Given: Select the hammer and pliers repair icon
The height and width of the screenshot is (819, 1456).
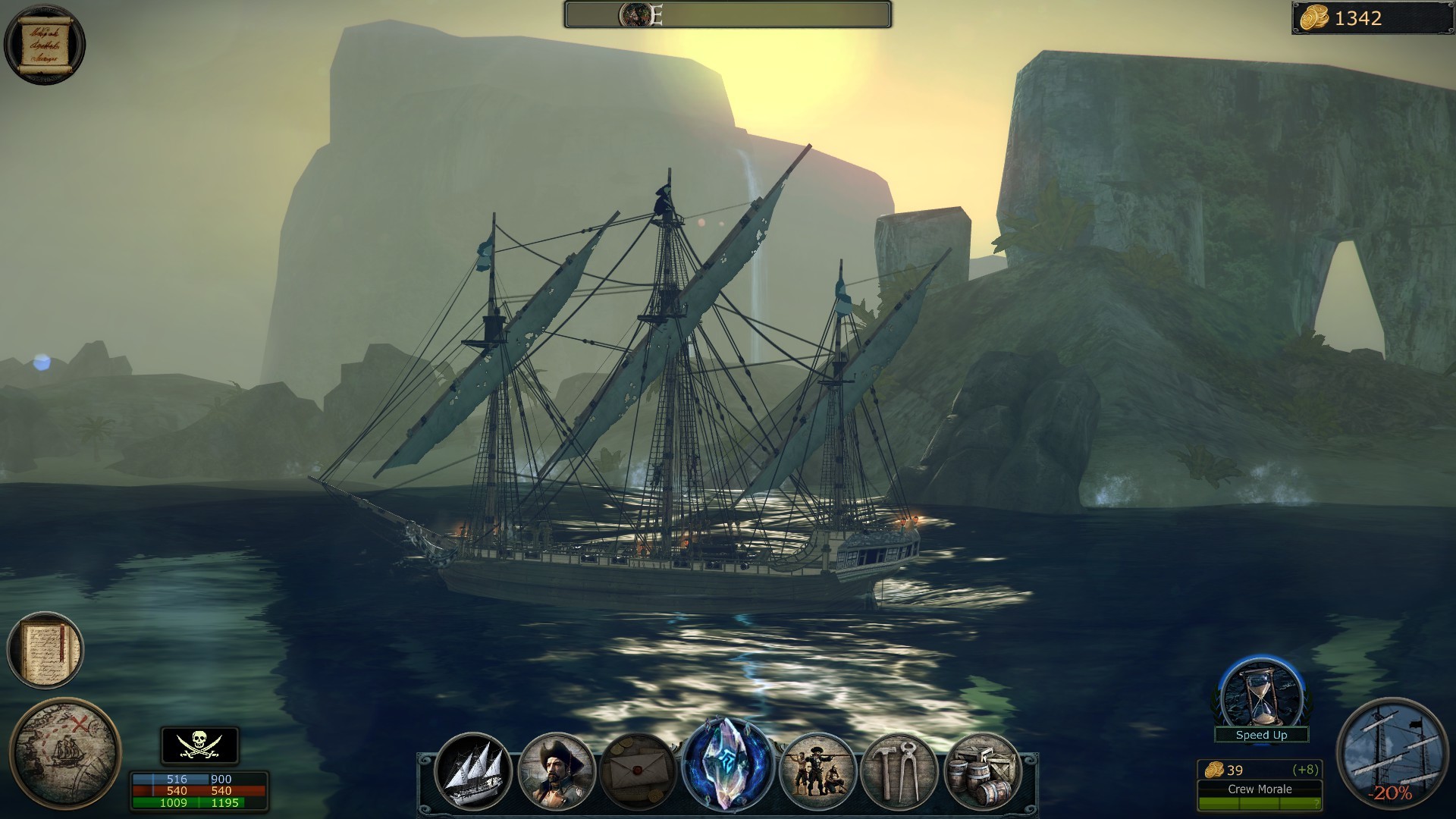Looking at the screenshot, I should pyautogui.click(x=899, y=771).
